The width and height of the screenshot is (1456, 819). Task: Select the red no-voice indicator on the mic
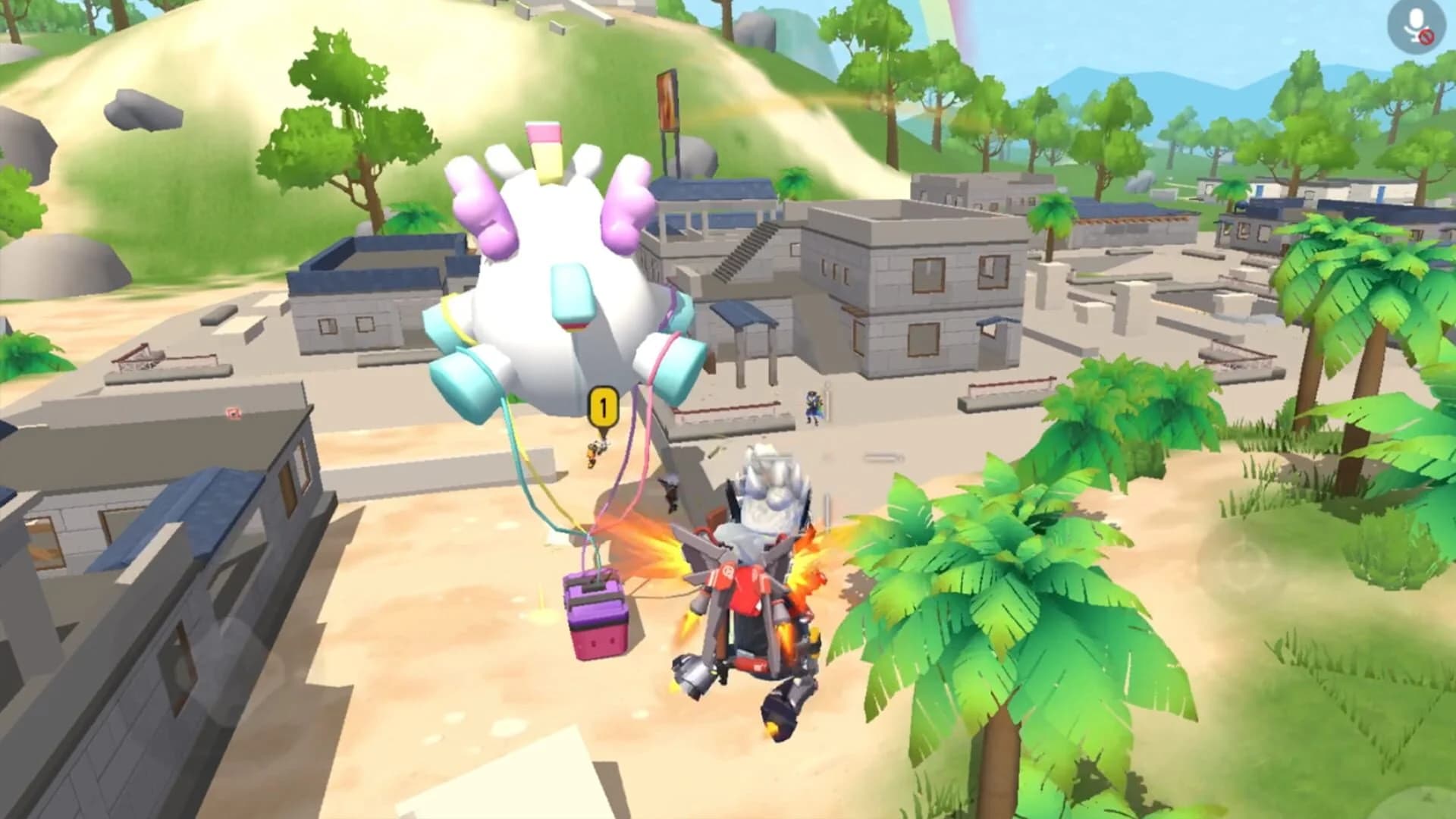1426,36
